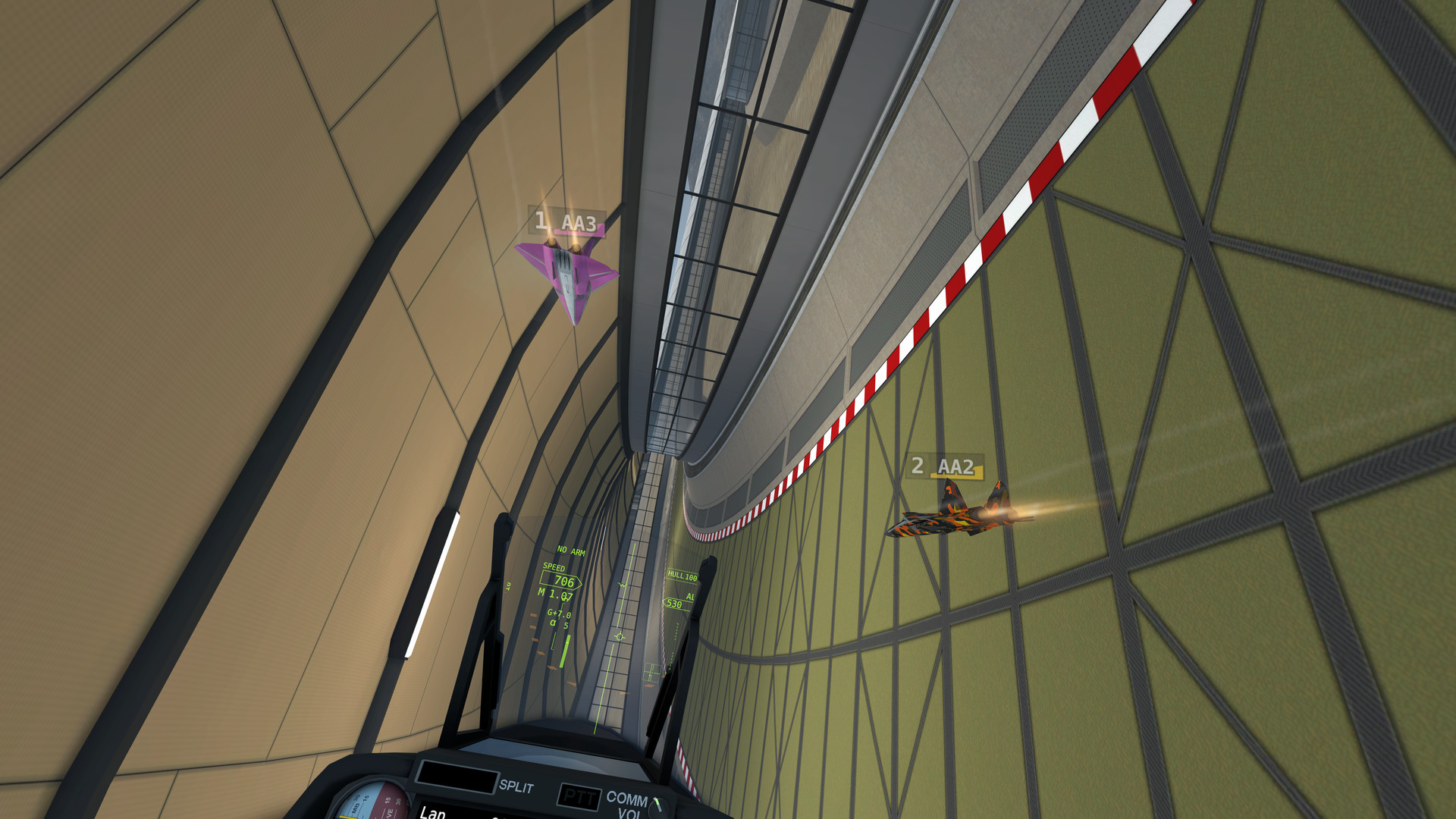Click the pitch ladder line on HUD
The width and height of the screenshot is (1456, 819).
pyautogui.click(x=623, y=583)
